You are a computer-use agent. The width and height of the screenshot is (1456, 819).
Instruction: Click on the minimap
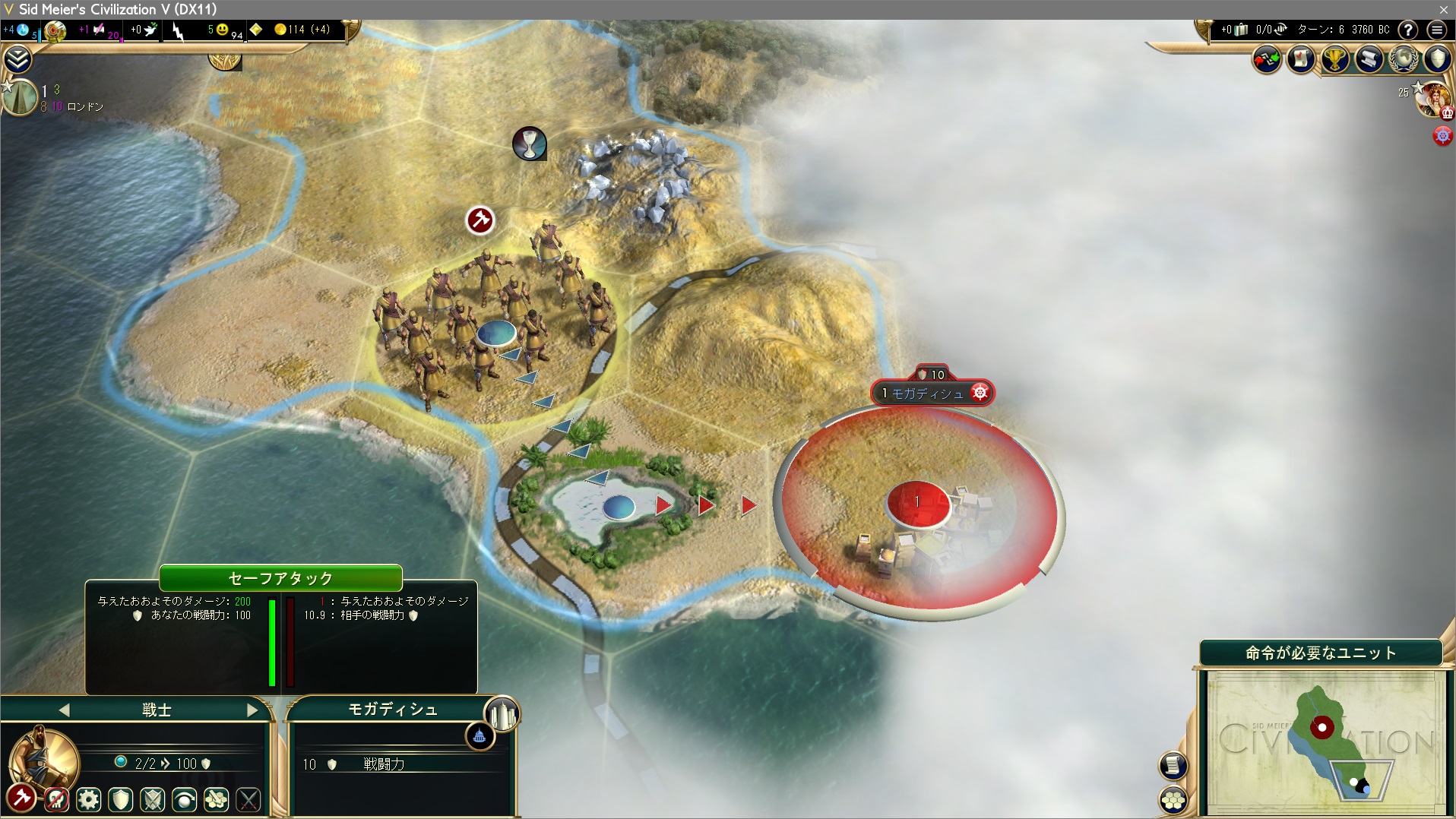pos(1326,741)
